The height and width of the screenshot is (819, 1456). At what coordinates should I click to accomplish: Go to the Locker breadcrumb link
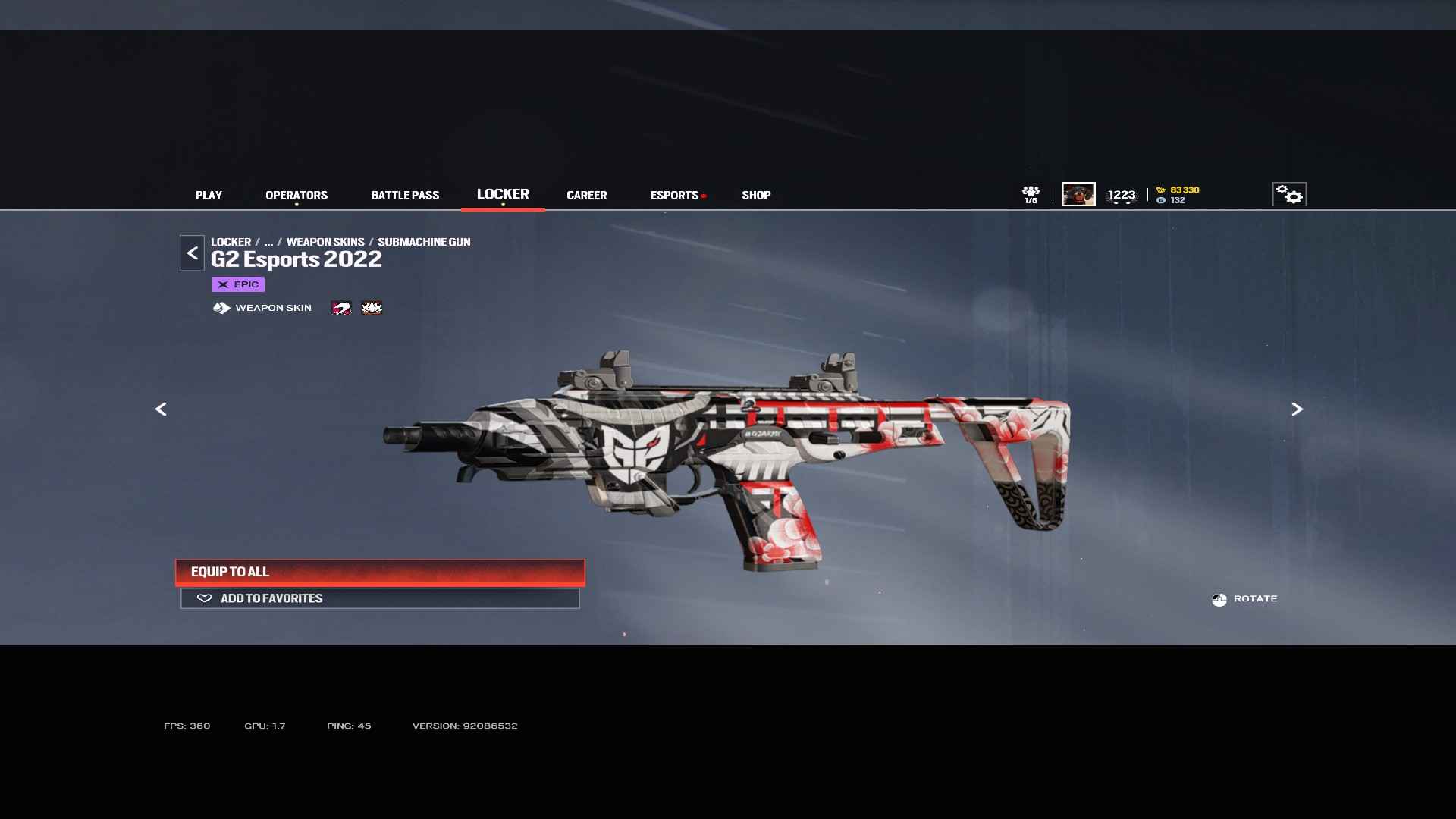point(231,242)
